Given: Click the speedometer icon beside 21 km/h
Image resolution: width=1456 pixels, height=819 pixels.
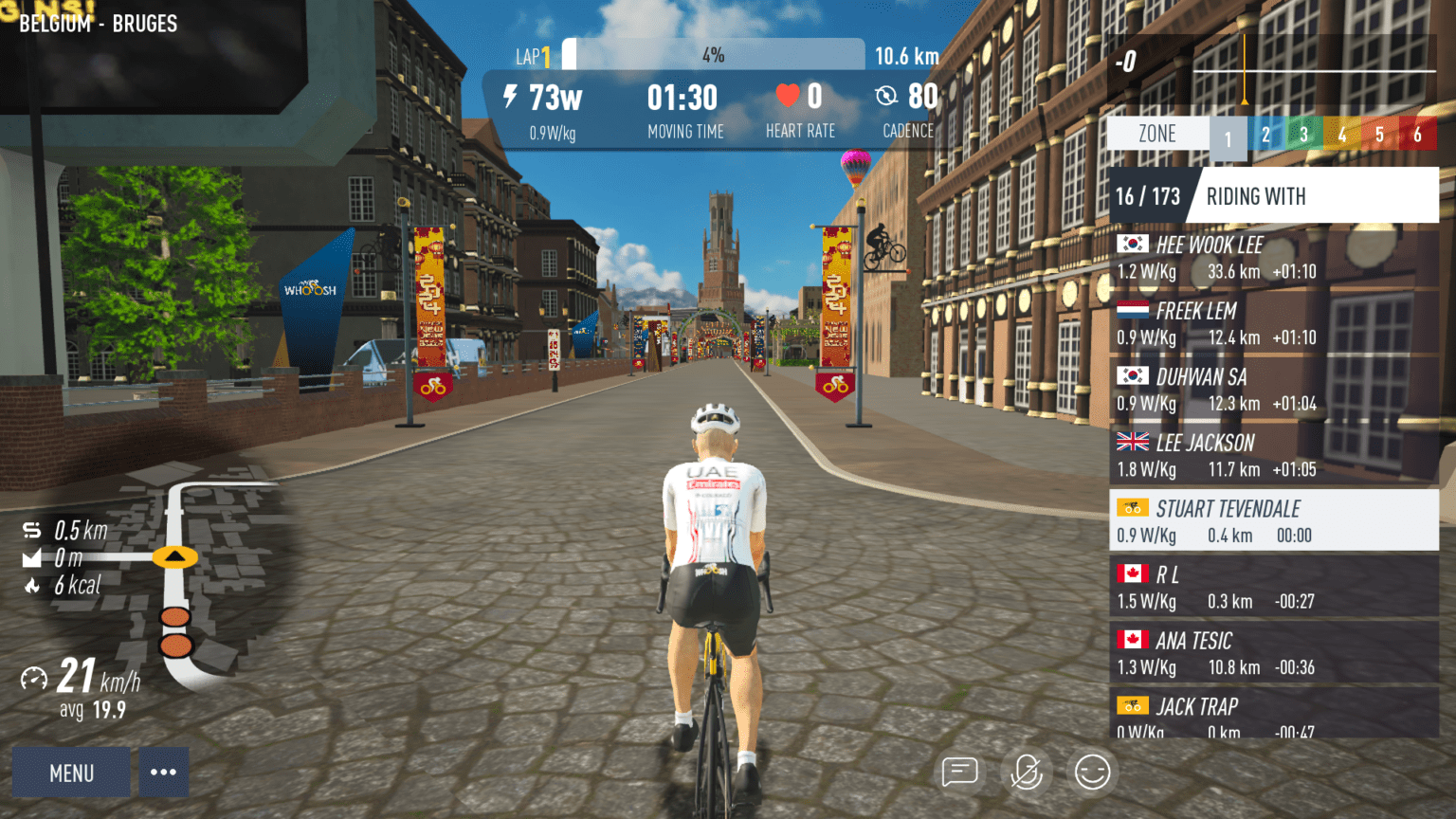Looking at the screenshot, I should click(x=35, y=676).
